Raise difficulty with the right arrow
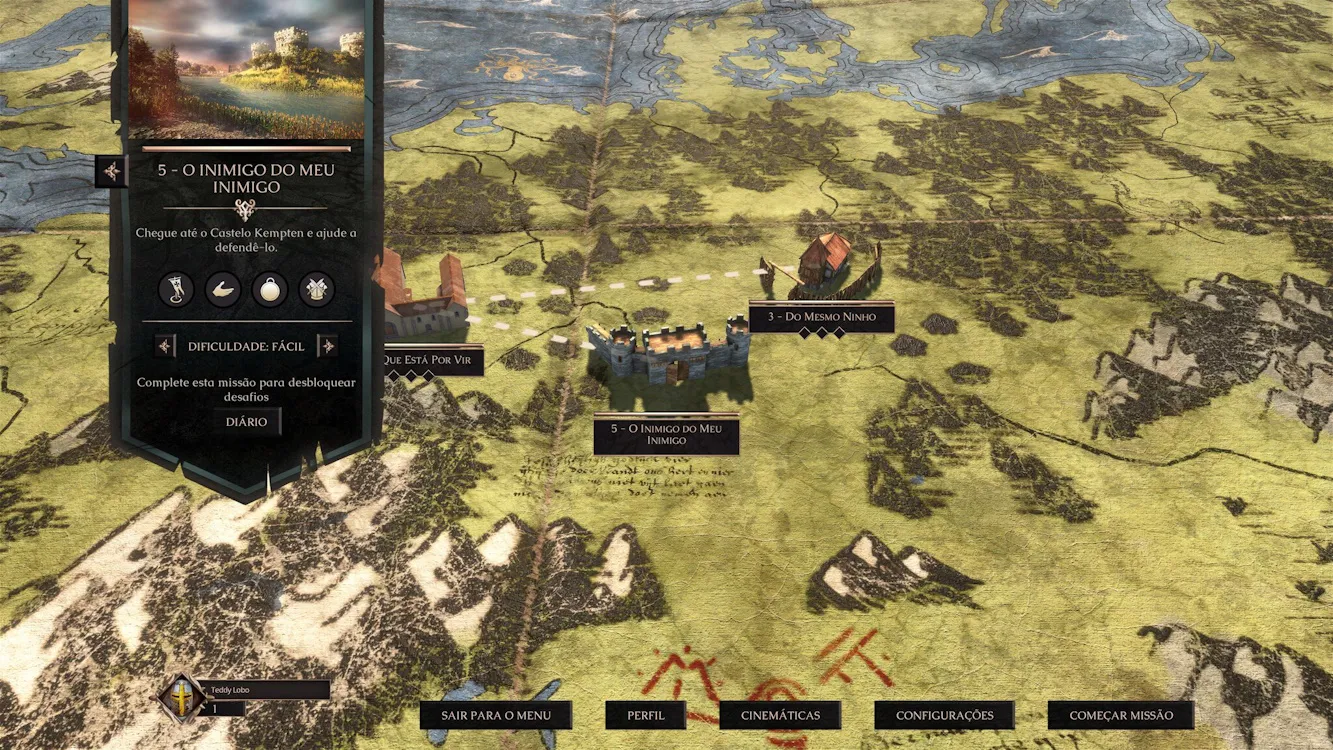 [327, 347]
